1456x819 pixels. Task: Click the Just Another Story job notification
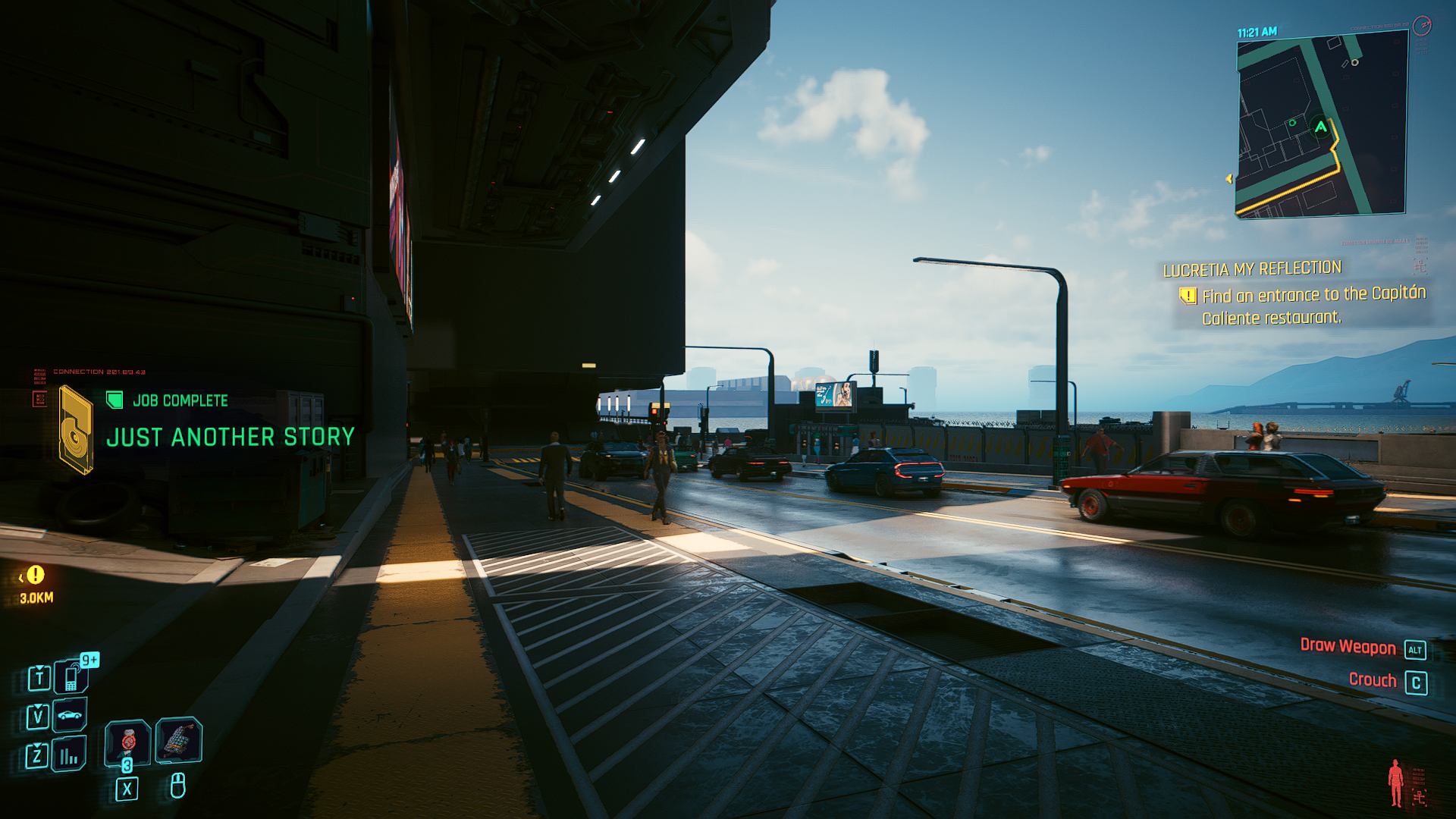tap(230, 437)
